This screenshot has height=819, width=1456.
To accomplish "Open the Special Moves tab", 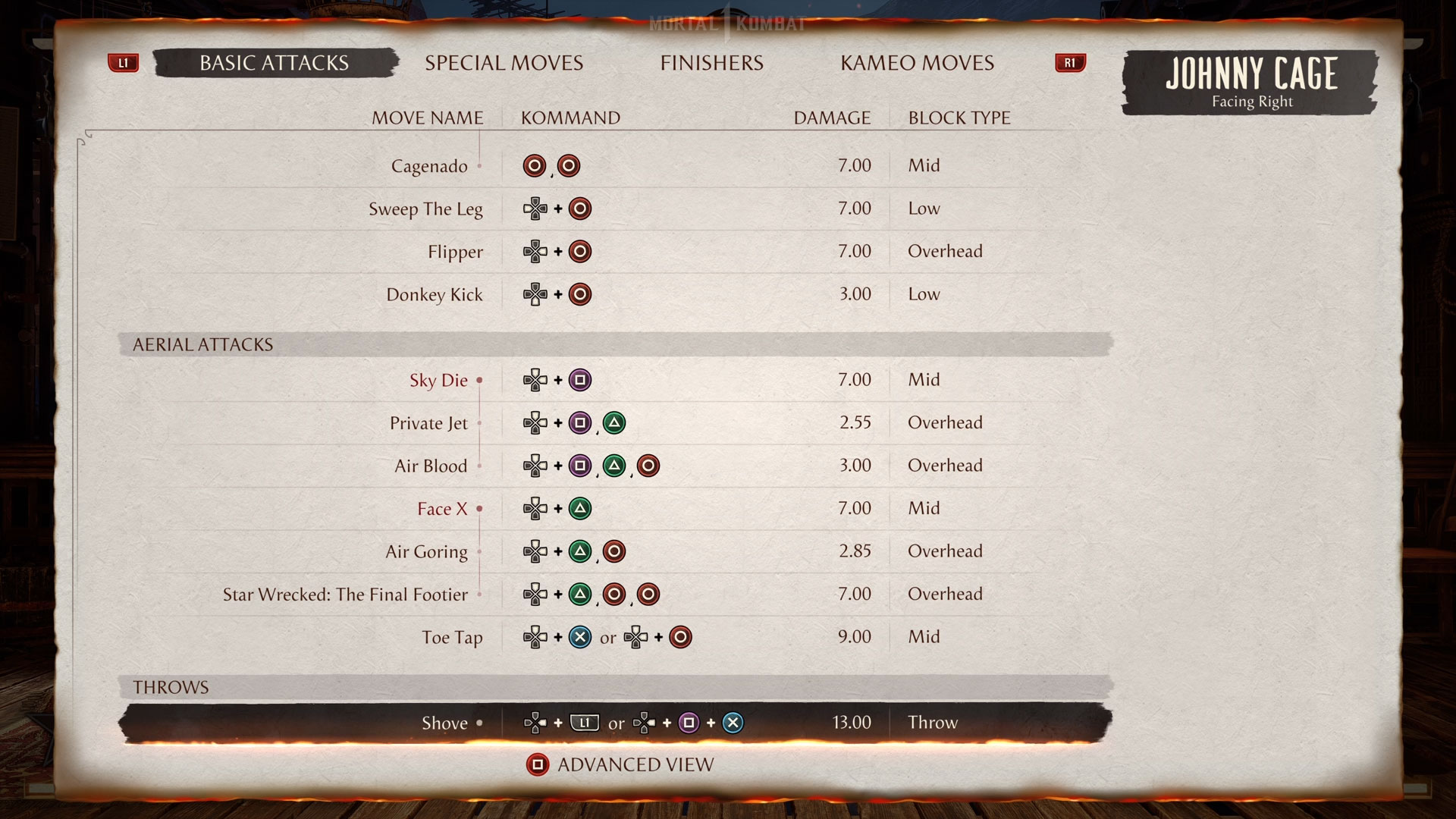I will (x=504, y=63).
